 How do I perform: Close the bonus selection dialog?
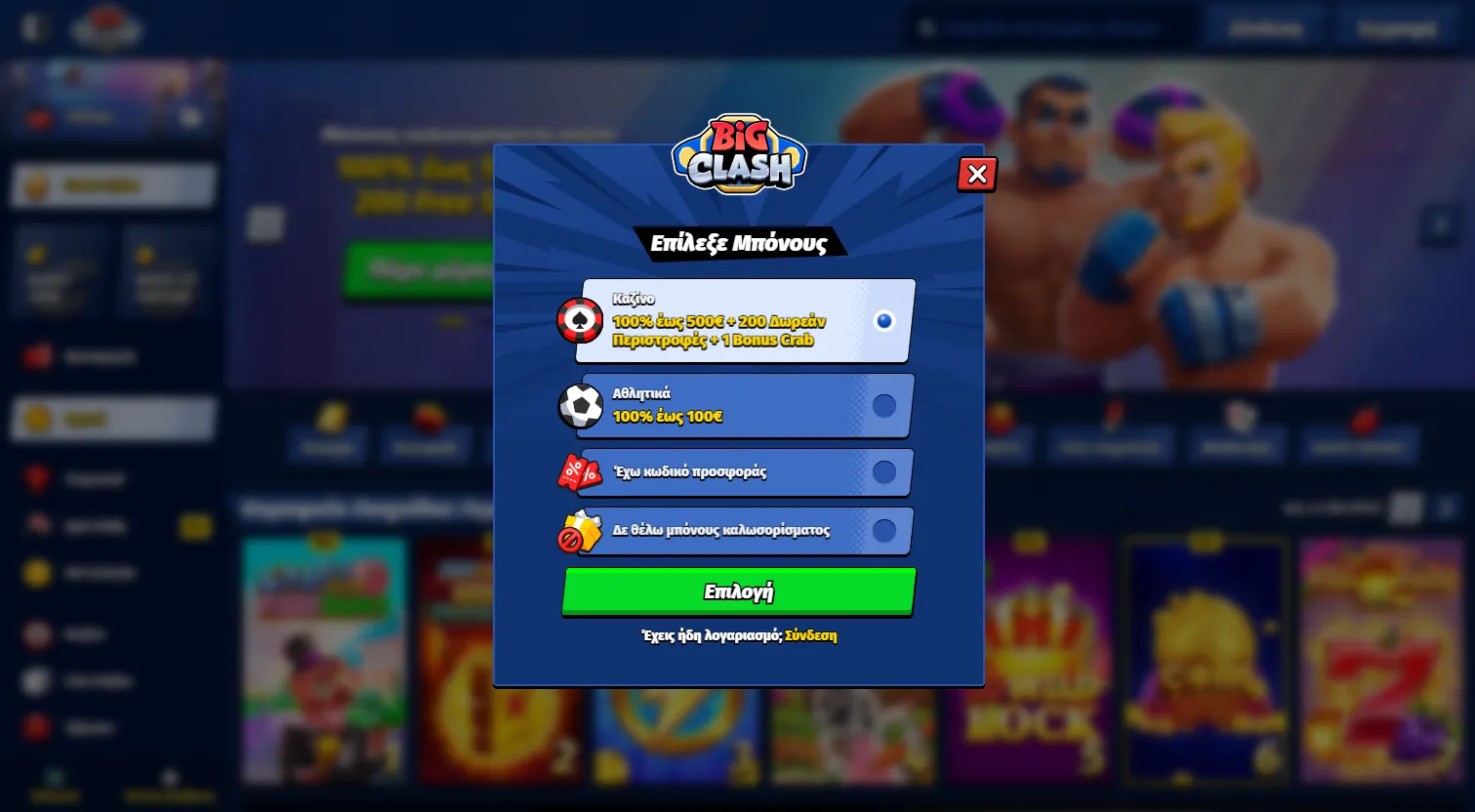[x=976, y=174]
